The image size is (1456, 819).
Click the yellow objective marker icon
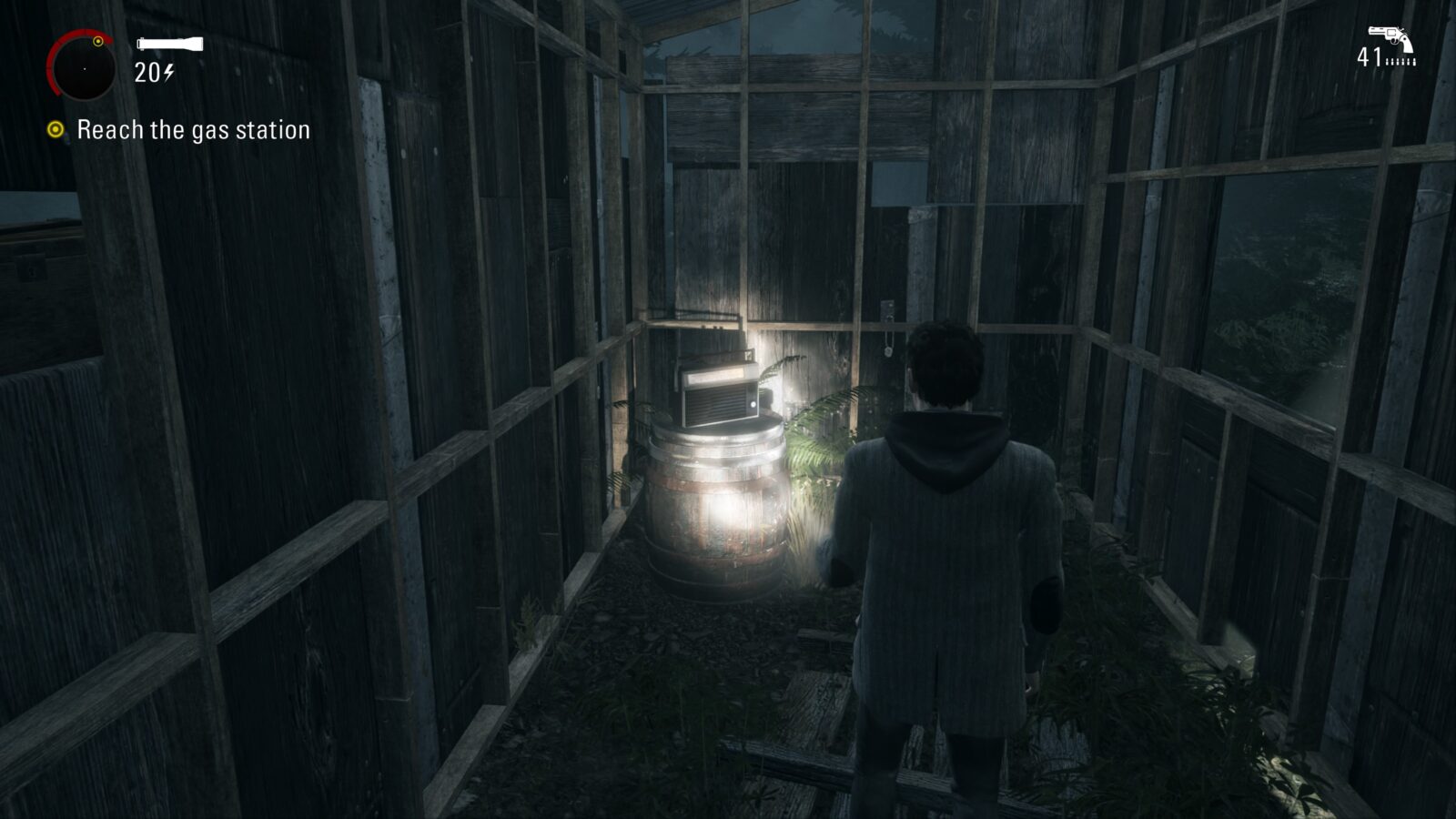pos(56,130)
